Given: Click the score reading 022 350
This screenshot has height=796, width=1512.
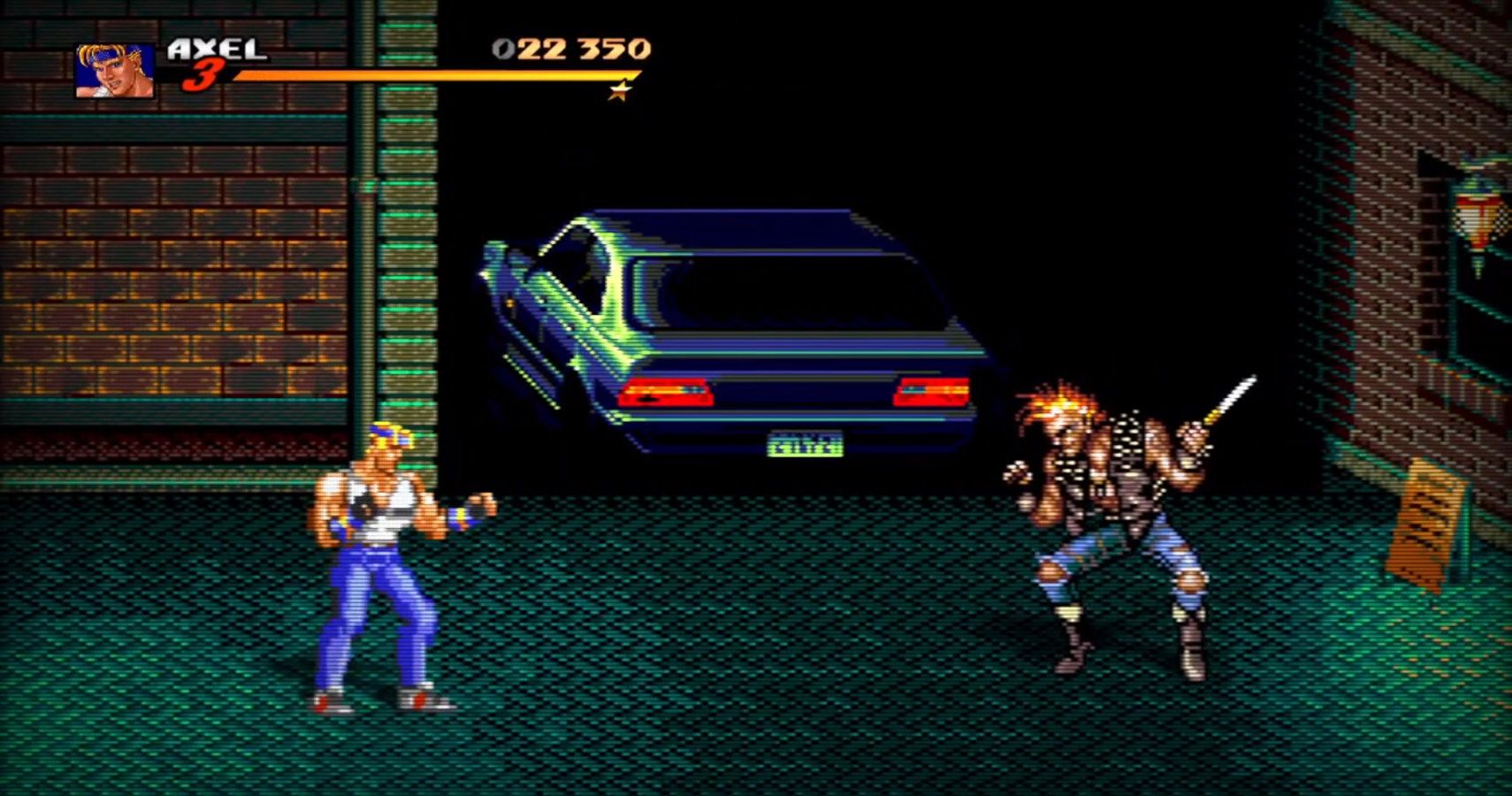Looking at the screenshot, I should click(570, 49).
